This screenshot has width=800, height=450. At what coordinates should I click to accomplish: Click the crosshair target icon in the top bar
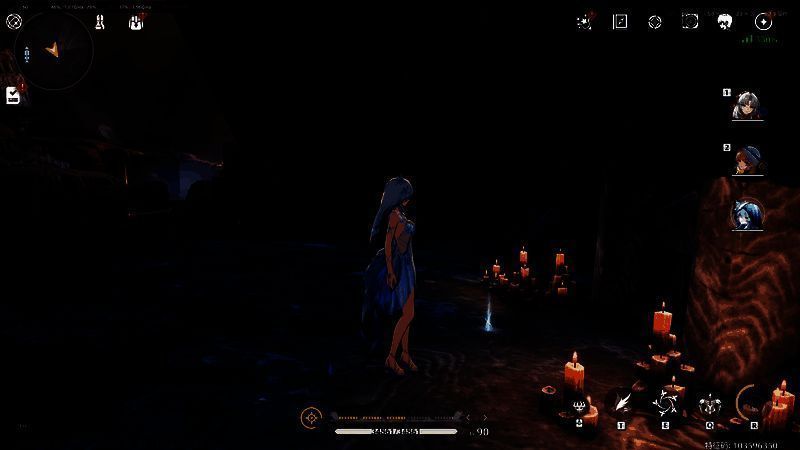(x=655, y=21)
